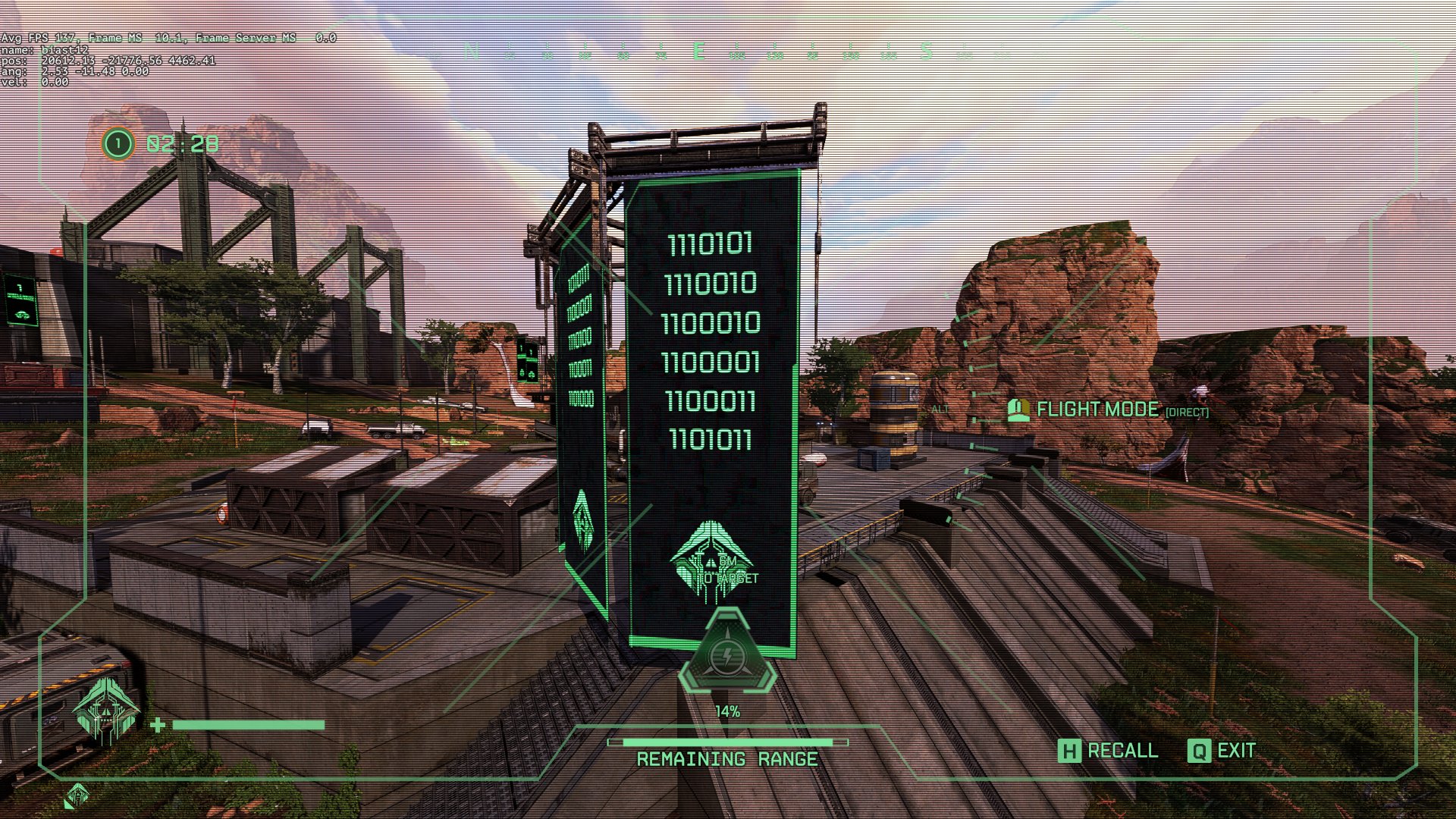Click the compass heading strip

(x=728, y=52)
